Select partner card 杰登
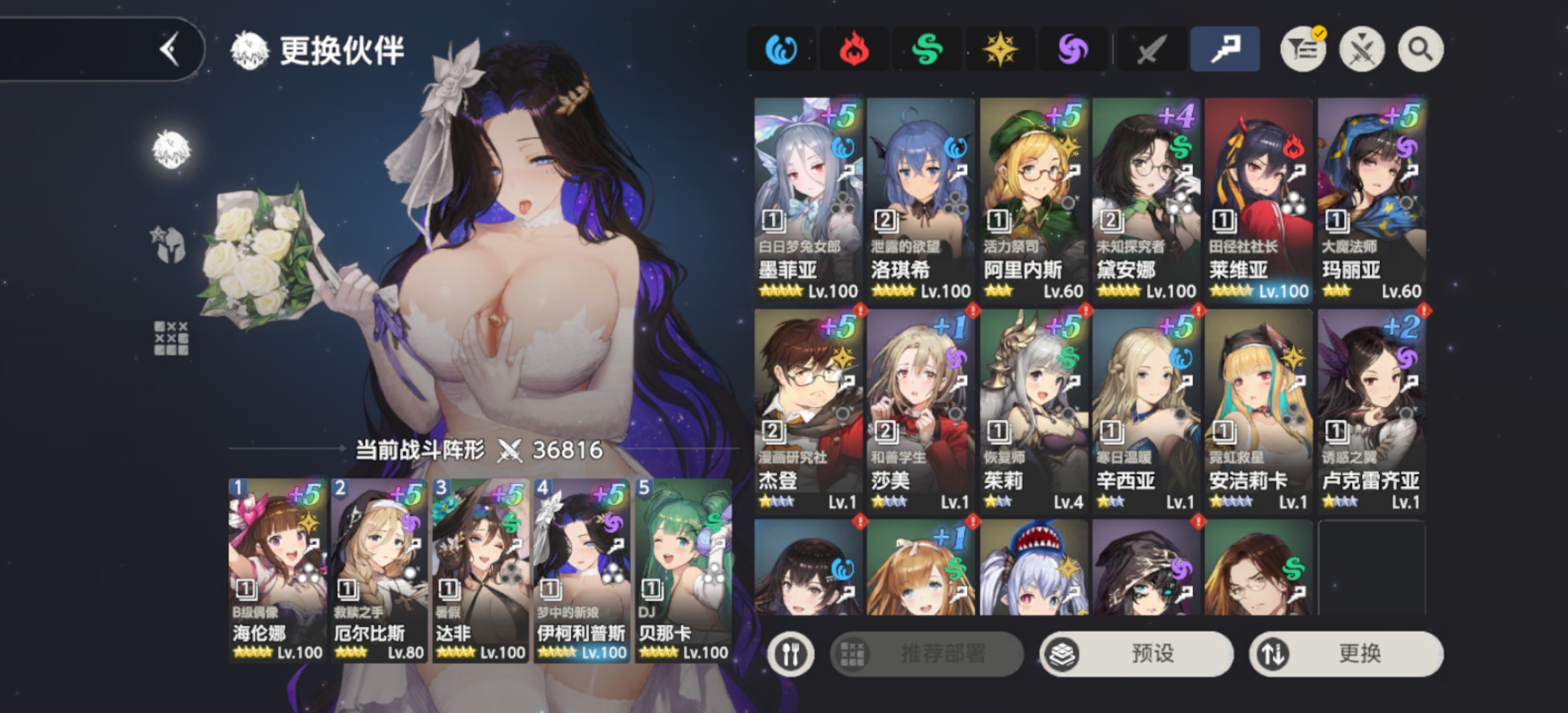Viewport: 1568px width, 713px height. tap(808, 411)
